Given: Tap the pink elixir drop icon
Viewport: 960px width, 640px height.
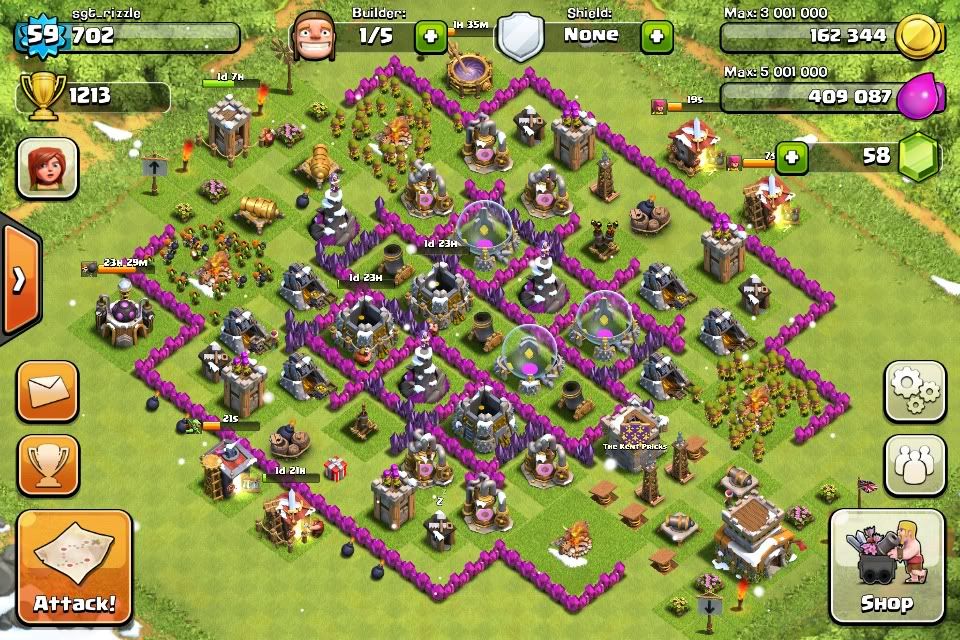Looking at the screenshot, I should (917, 98).
